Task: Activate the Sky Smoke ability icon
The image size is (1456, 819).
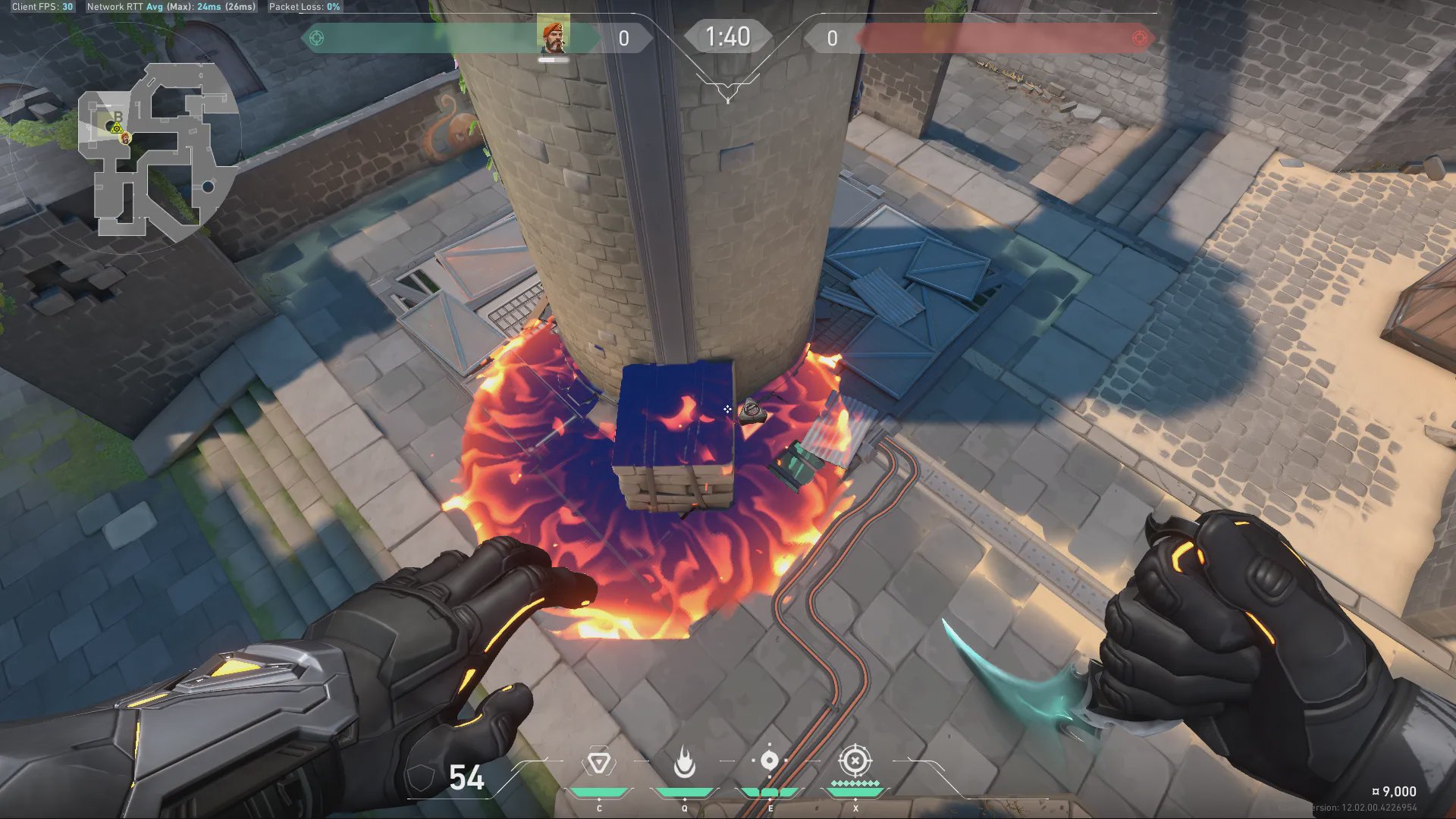Action: coord(769,761)
